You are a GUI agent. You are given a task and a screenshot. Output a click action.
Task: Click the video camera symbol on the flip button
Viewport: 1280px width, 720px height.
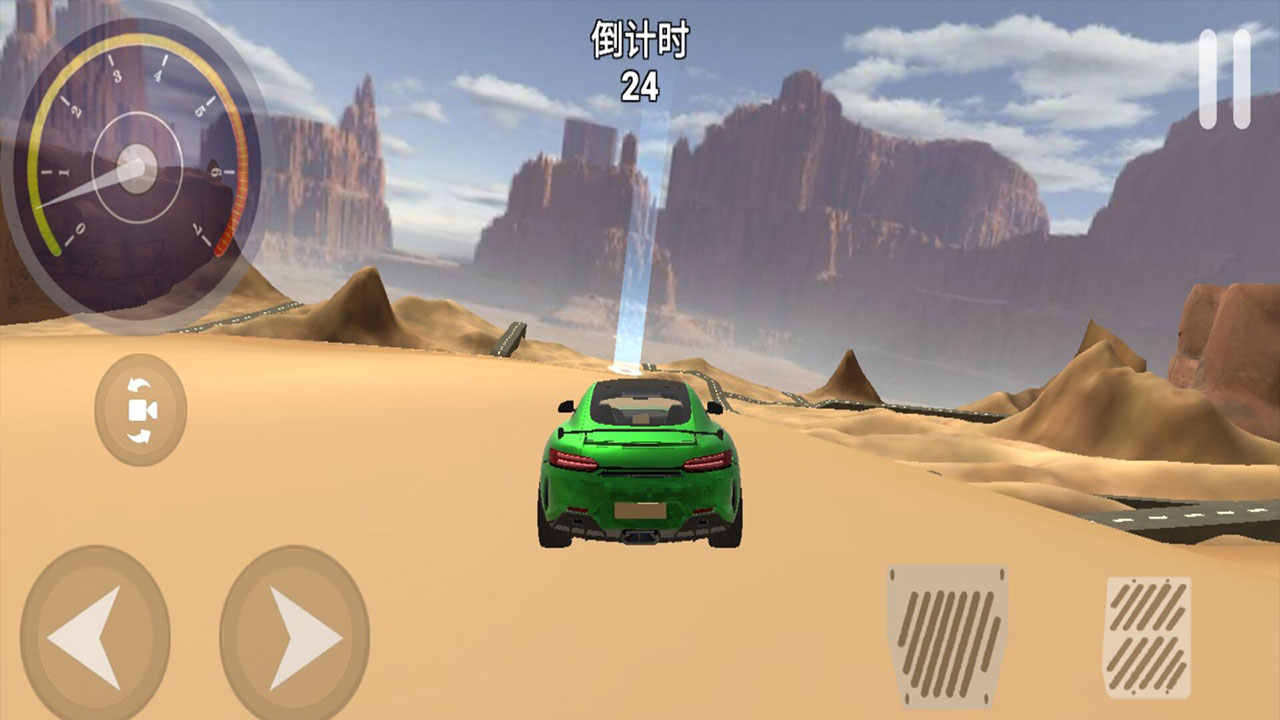[x=140, y=408]
